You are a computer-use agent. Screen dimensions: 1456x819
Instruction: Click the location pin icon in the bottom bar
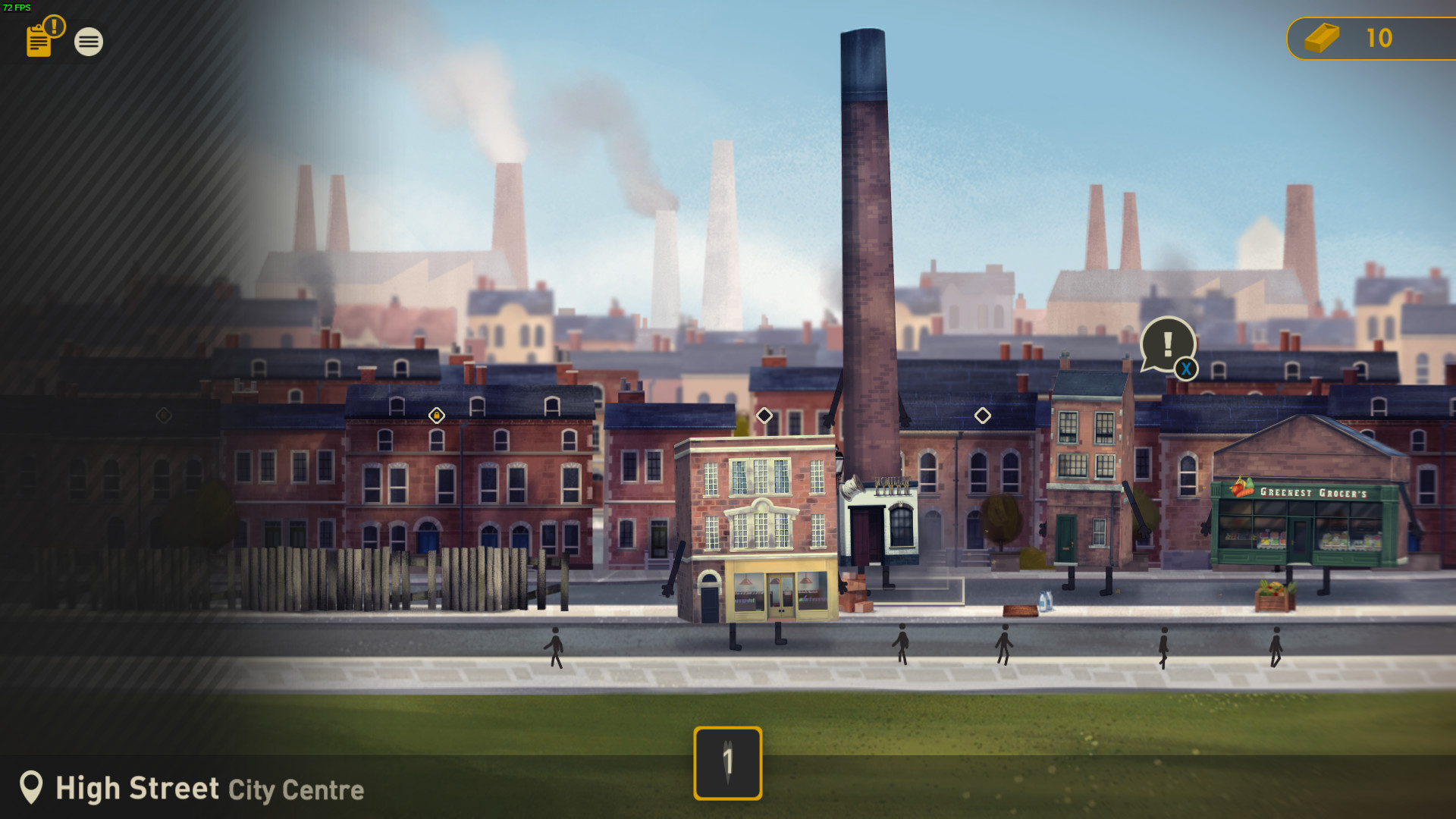32,789
